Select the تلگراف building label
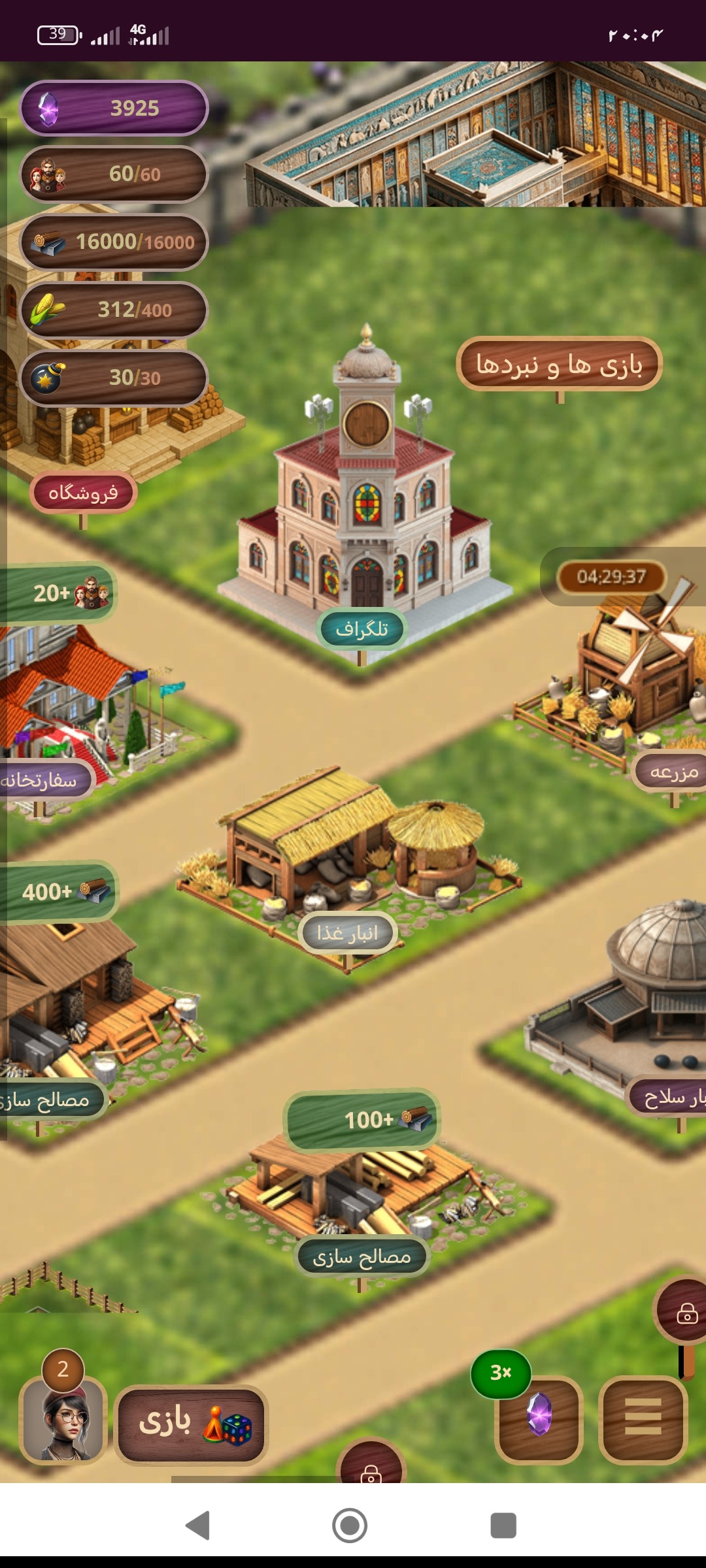Screen dimensions: 706x1568 click(x=361, y=629)
